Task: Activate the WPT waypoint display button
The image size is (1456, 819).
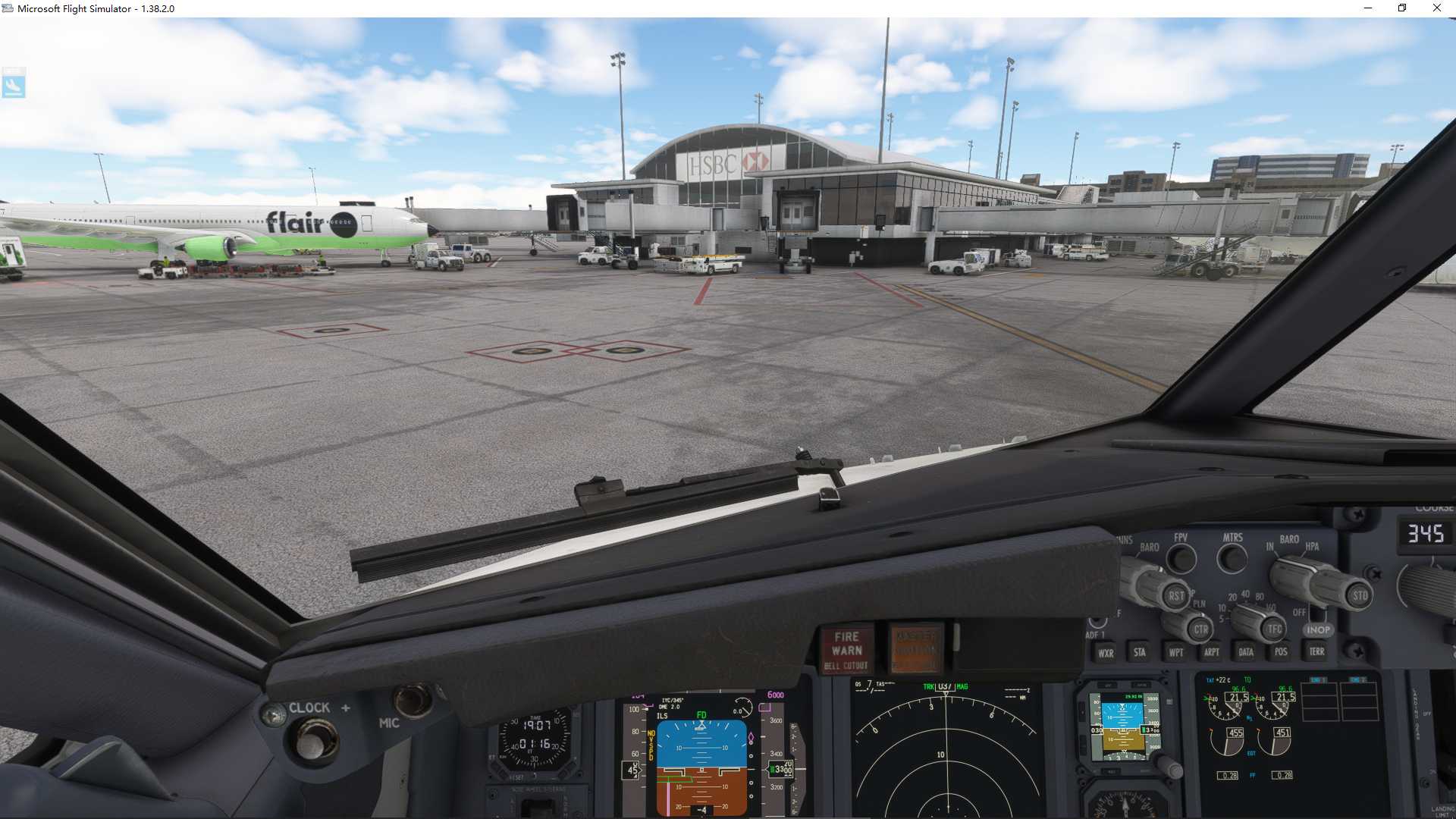Action: click(1176, 652)
